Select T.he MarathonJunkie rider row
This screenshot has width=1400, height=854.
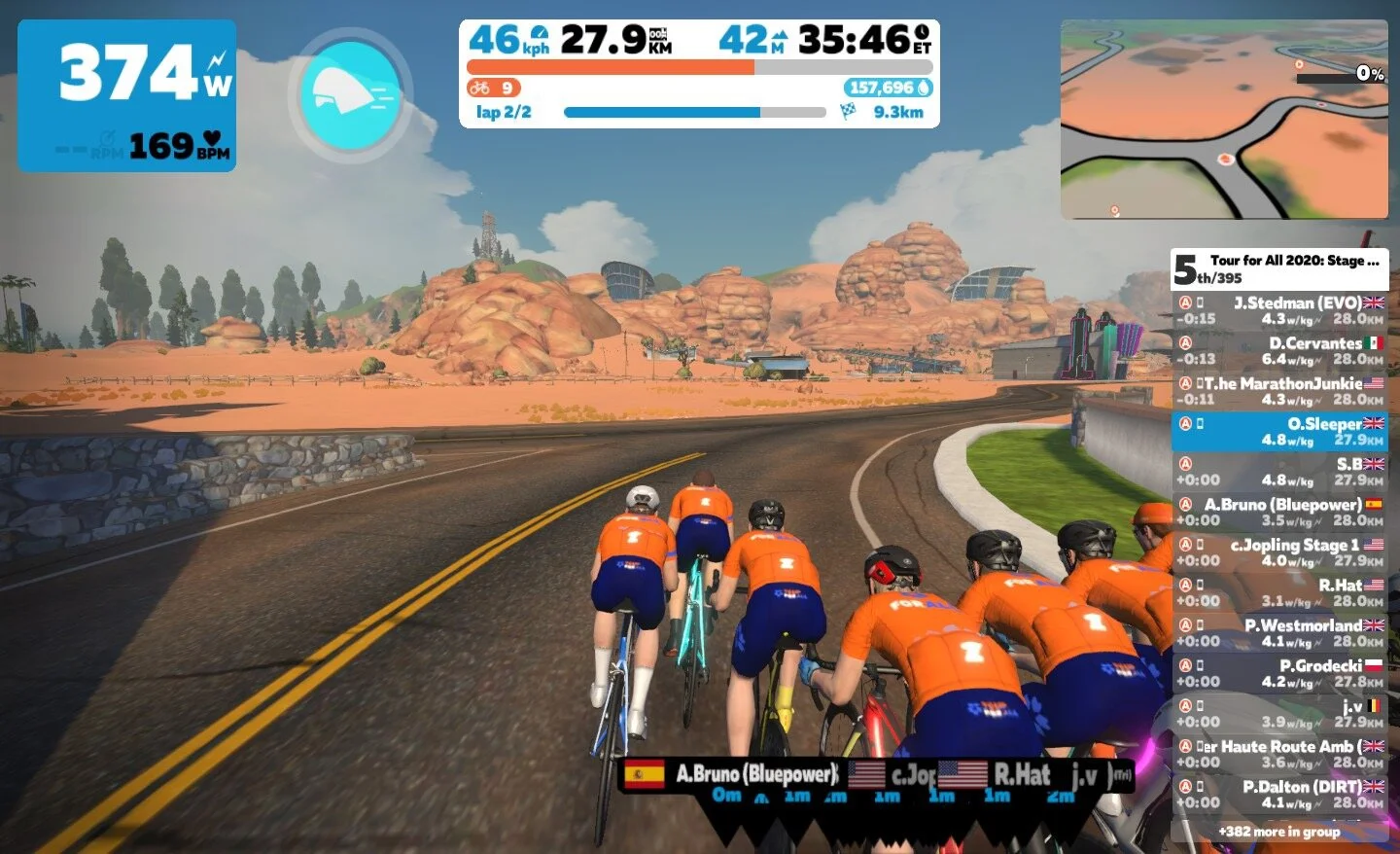click(x=1279, y=391)
